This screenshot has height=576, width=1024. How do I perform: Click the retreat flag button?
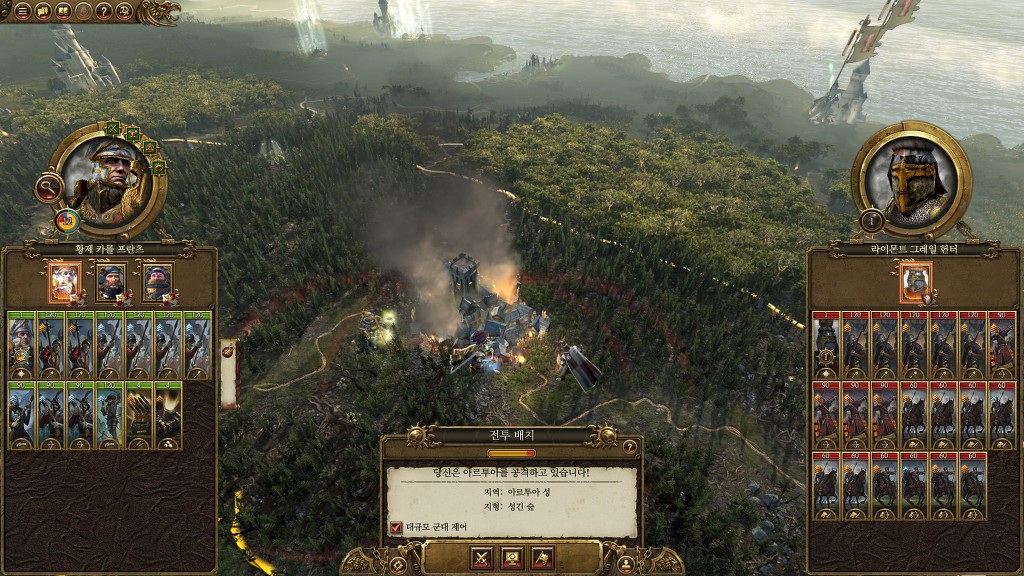(542, 558)
